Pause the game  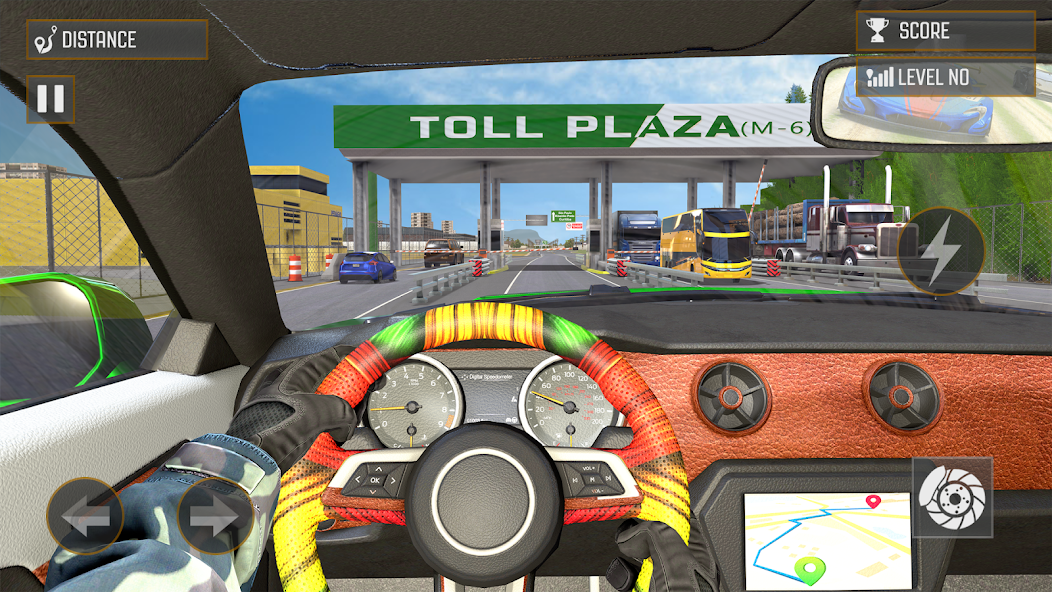pyautogui.click(x=50, y=99)
